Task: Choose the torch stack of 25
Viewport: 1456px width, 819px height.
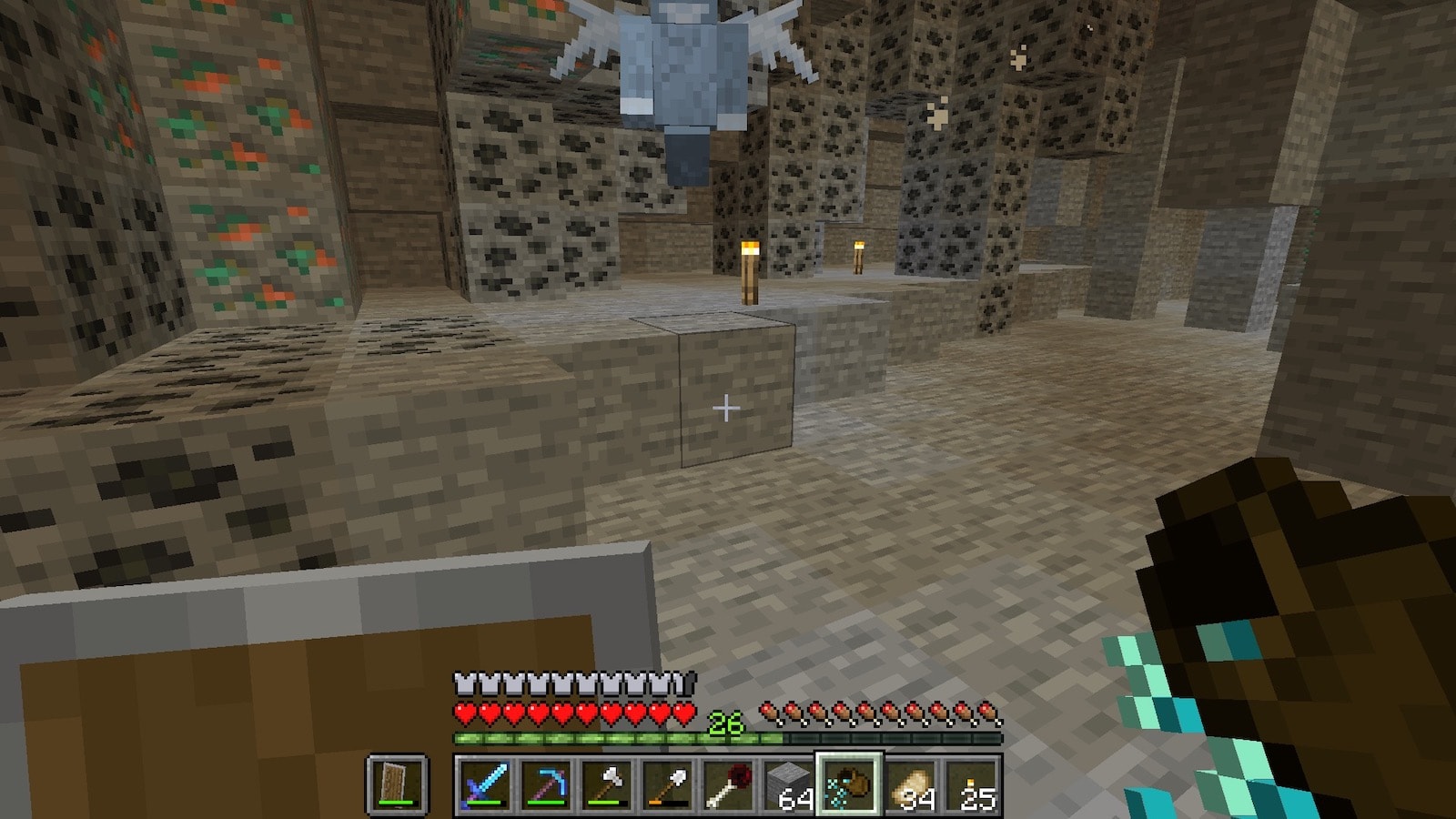Action: coord(973,784)
